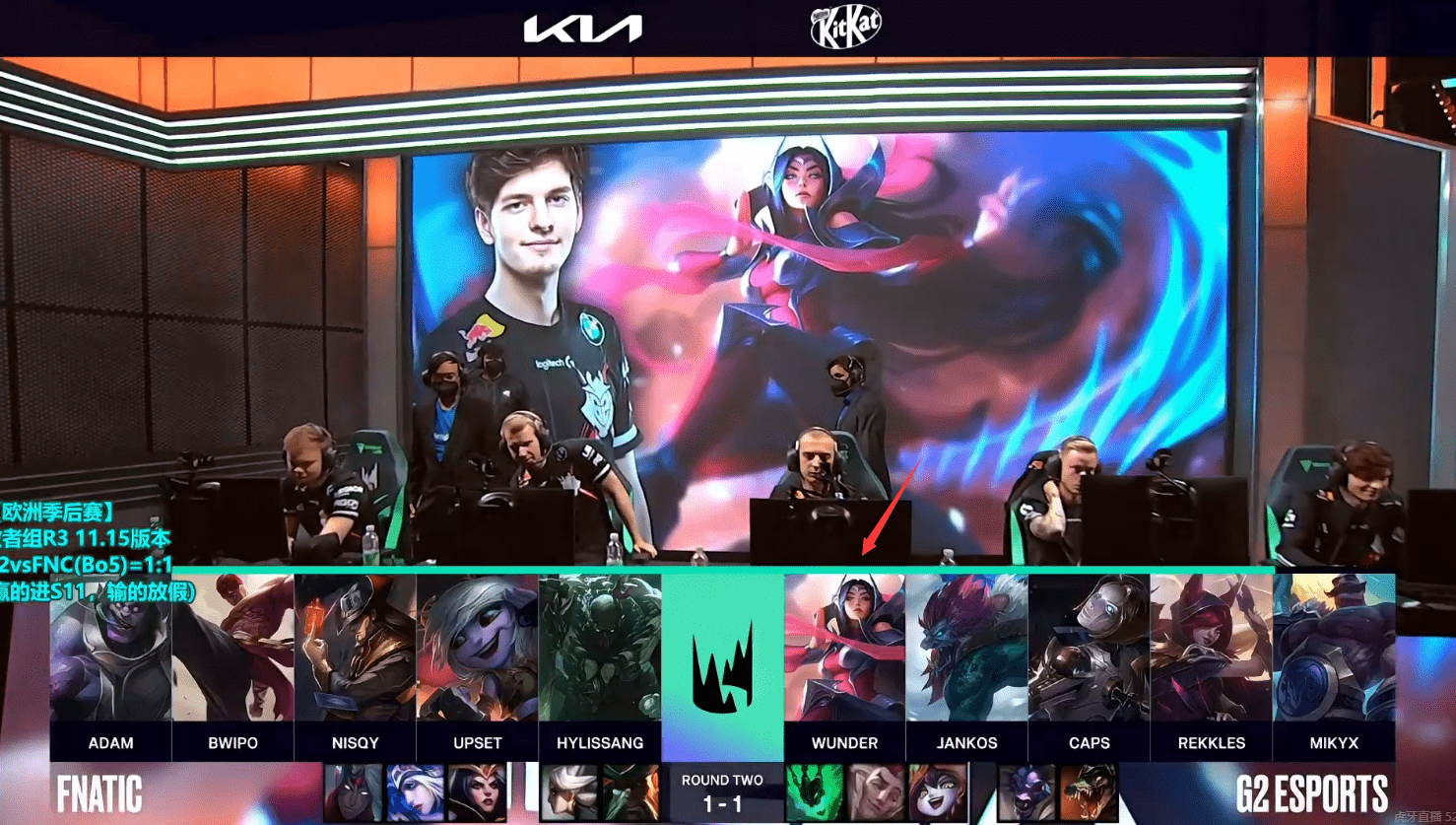
Task: Choose Mikyx's Braum pick portrait
Action: click(1333, 649)
